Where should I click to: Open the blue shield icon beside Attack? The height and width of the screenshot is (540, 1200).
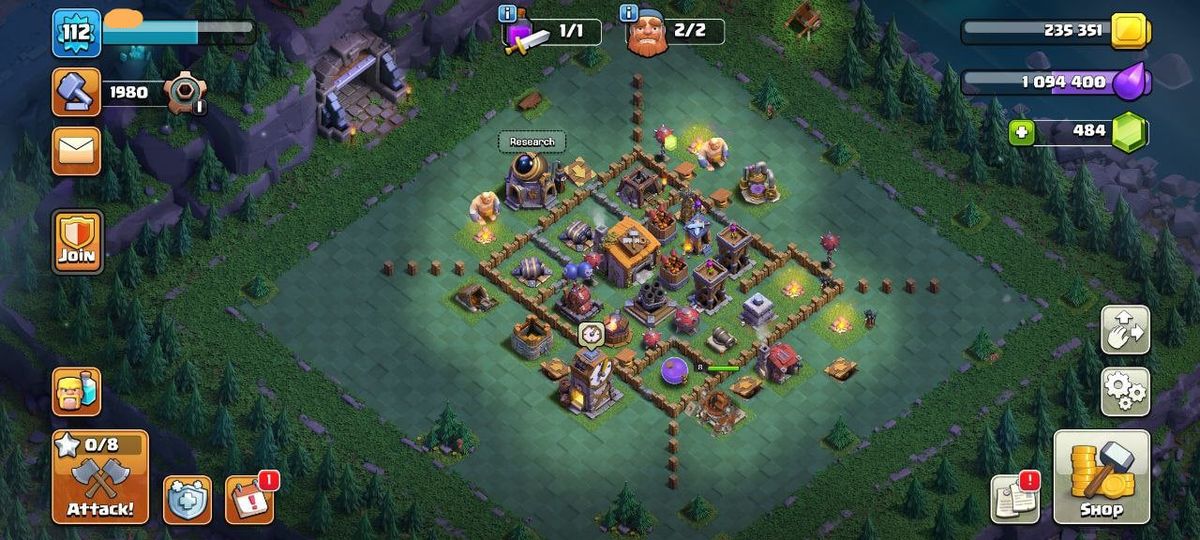(x=187, y=499)
